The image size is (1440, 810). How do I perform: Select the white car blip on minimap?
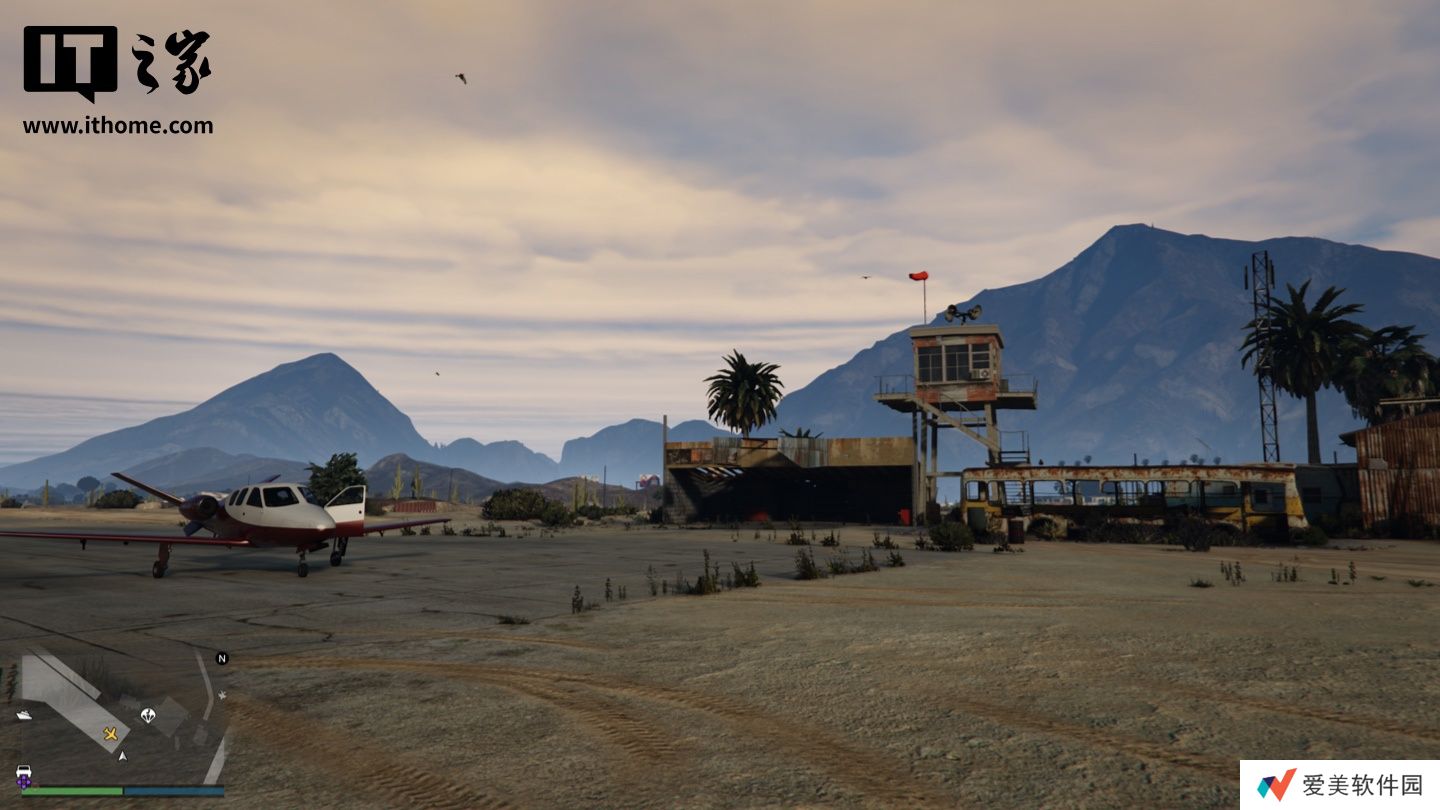[x=24, y=771]
